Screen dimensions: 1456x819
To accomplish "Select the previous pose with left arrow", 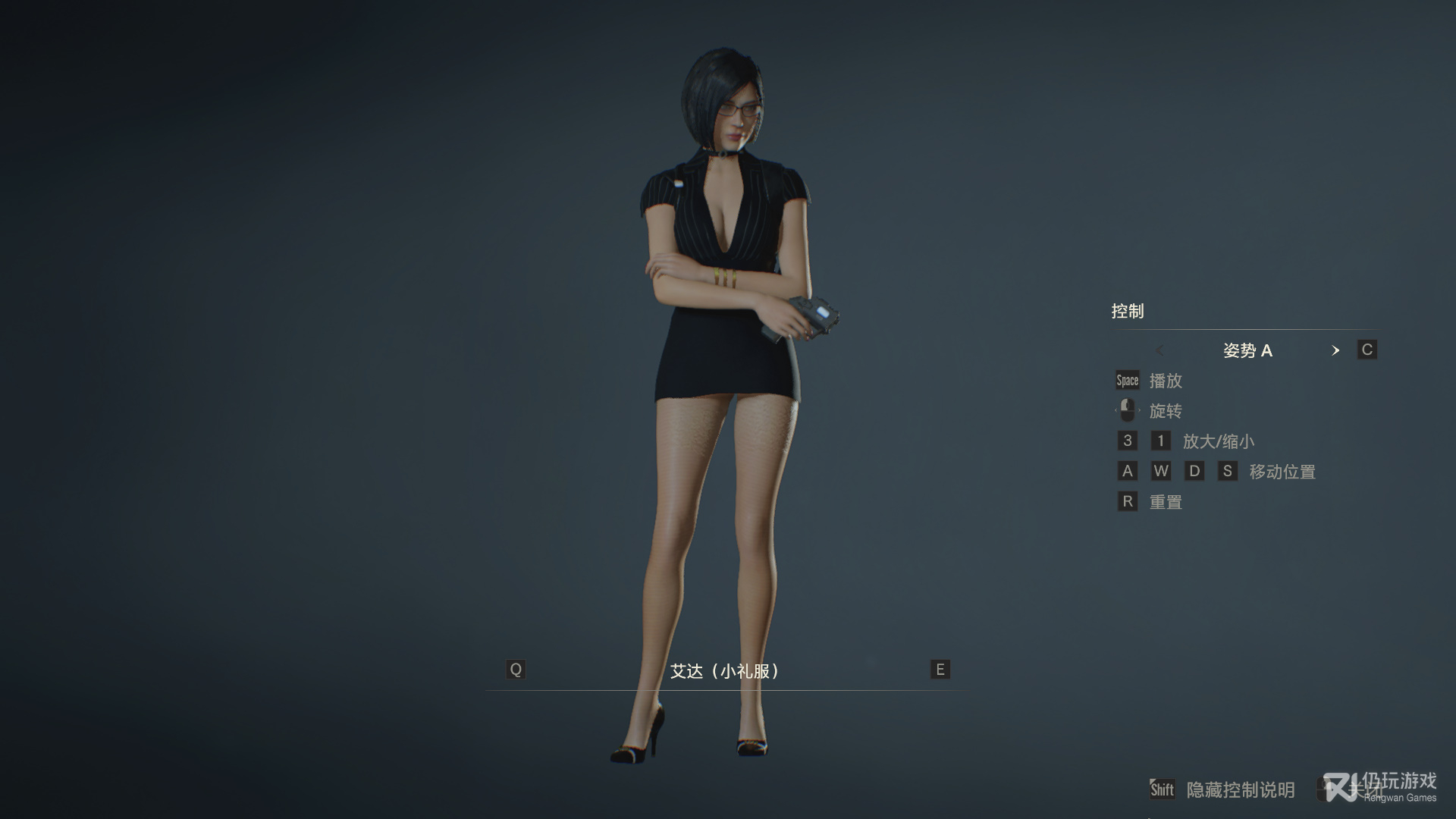I will pos(1159,350).
